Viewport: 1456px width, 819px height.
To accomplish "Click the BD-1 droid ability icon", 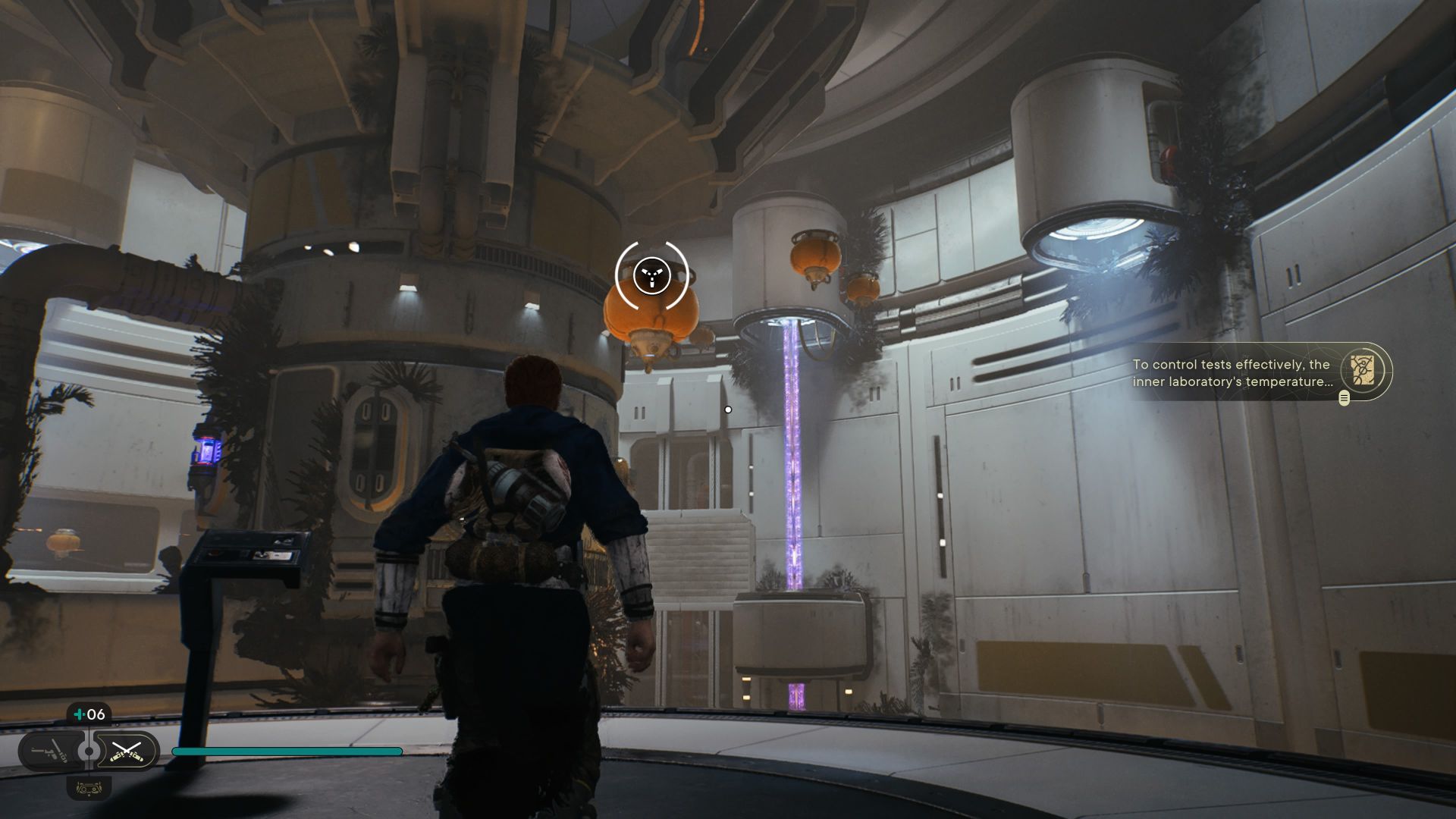I will point(88,789).
